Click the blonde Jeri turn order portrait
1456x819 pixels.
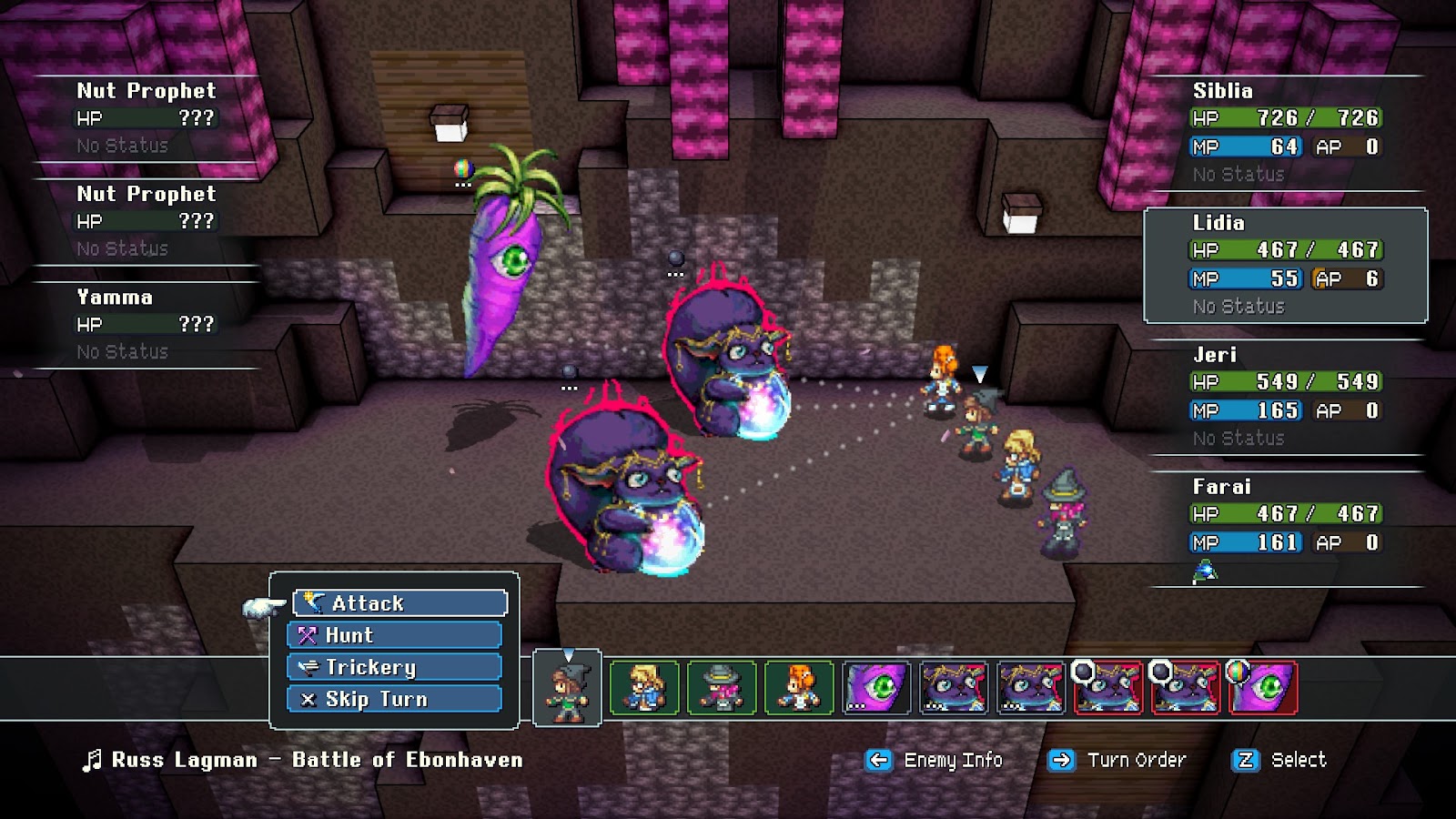click(x=644, y=688)
